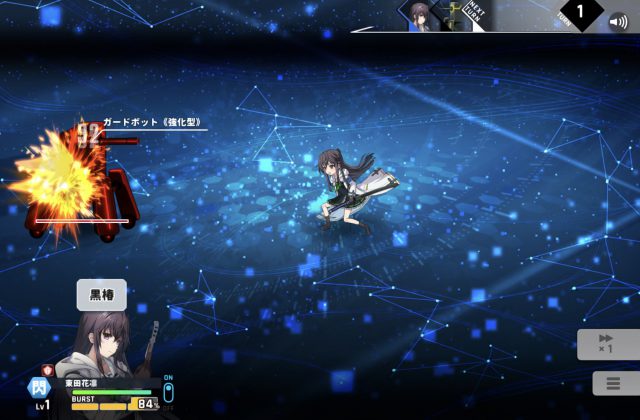Select the 黒椿 skill button
Screen dimensions: 640x420
pyautogui.click(x=102, y=294)
